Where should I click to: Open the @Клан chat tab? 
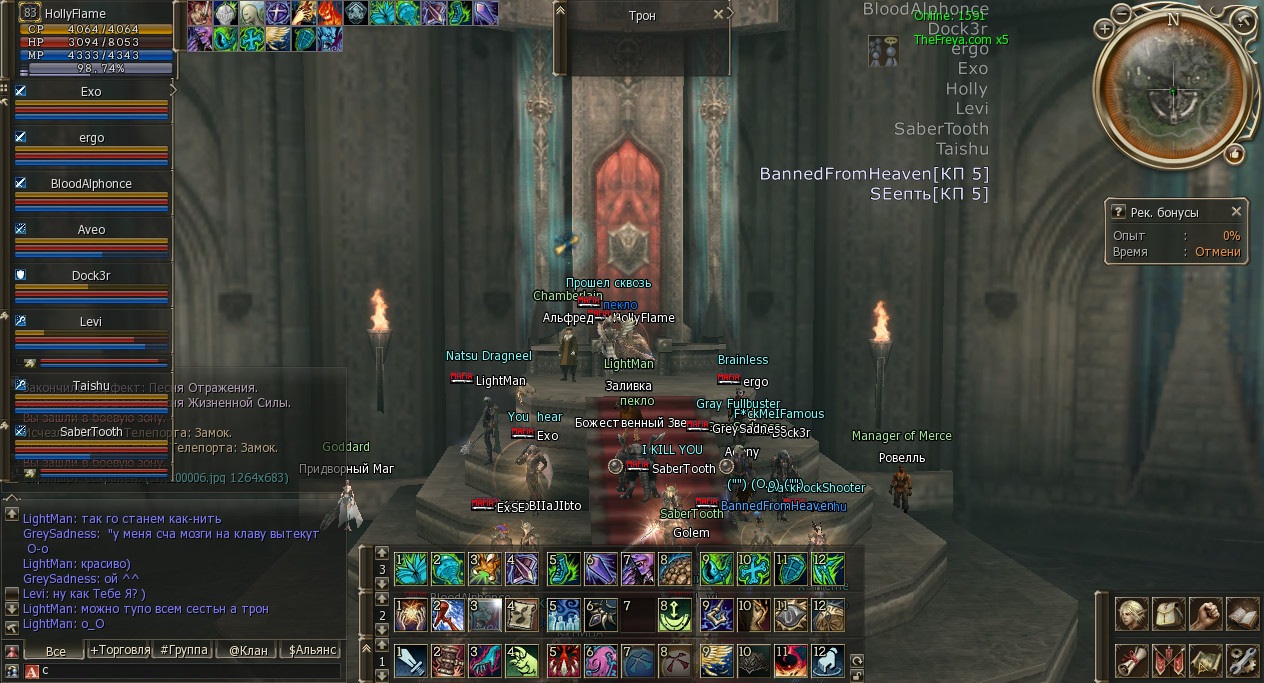point(248,650)
